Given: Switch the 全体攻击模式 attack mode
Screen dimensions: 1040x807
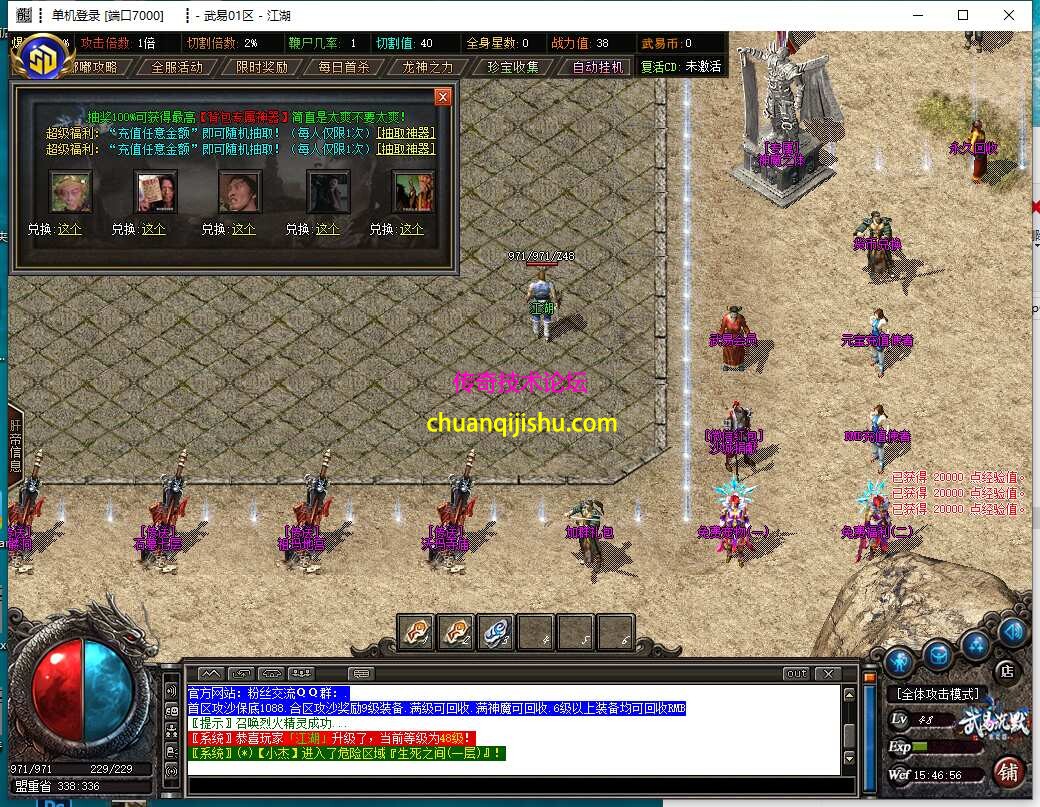Looking at the screenshot, I should click(x=937, y=693).
